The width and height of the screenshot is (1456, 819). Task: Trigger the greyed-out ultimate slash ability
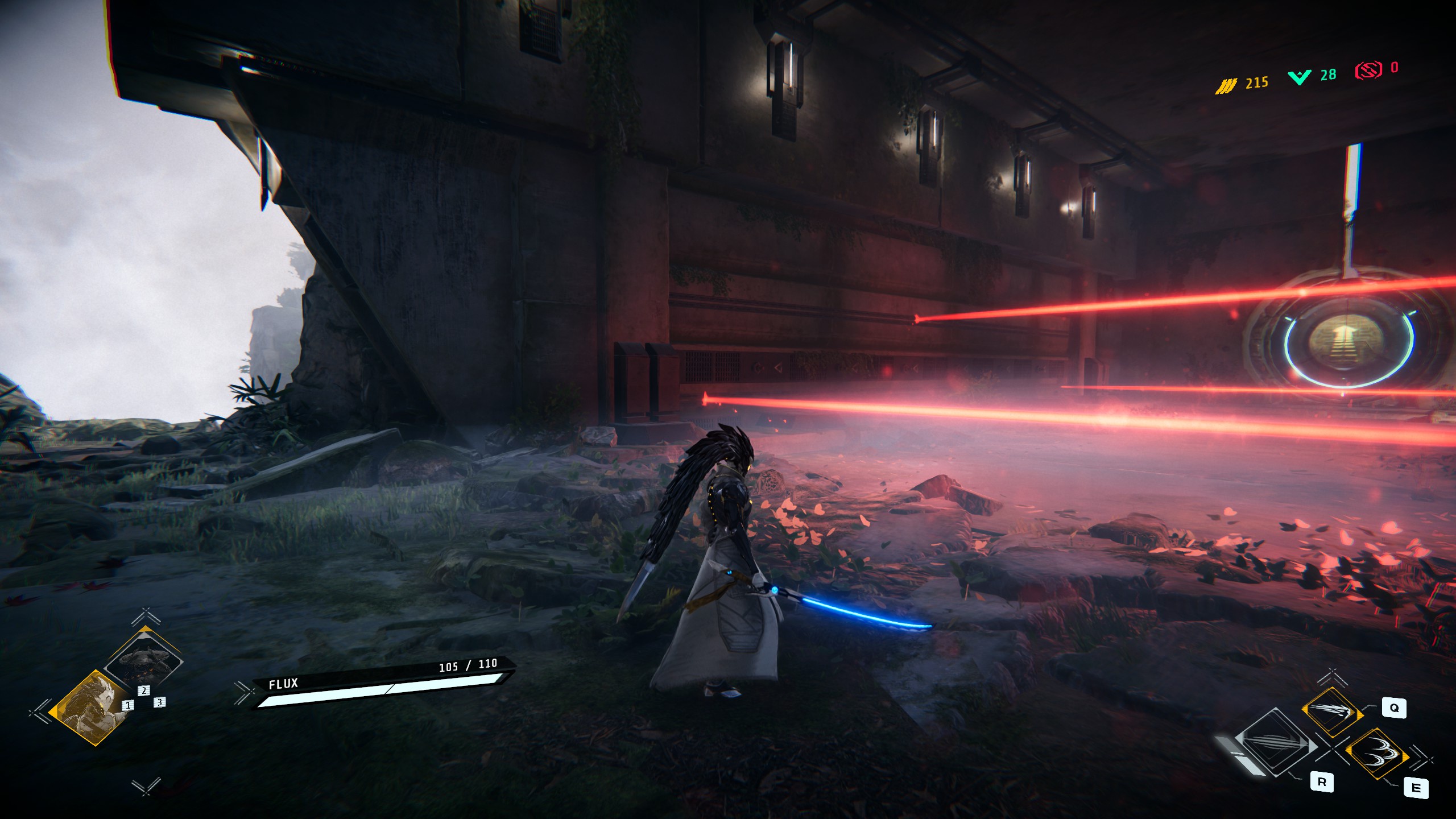tap(1275, 743)
